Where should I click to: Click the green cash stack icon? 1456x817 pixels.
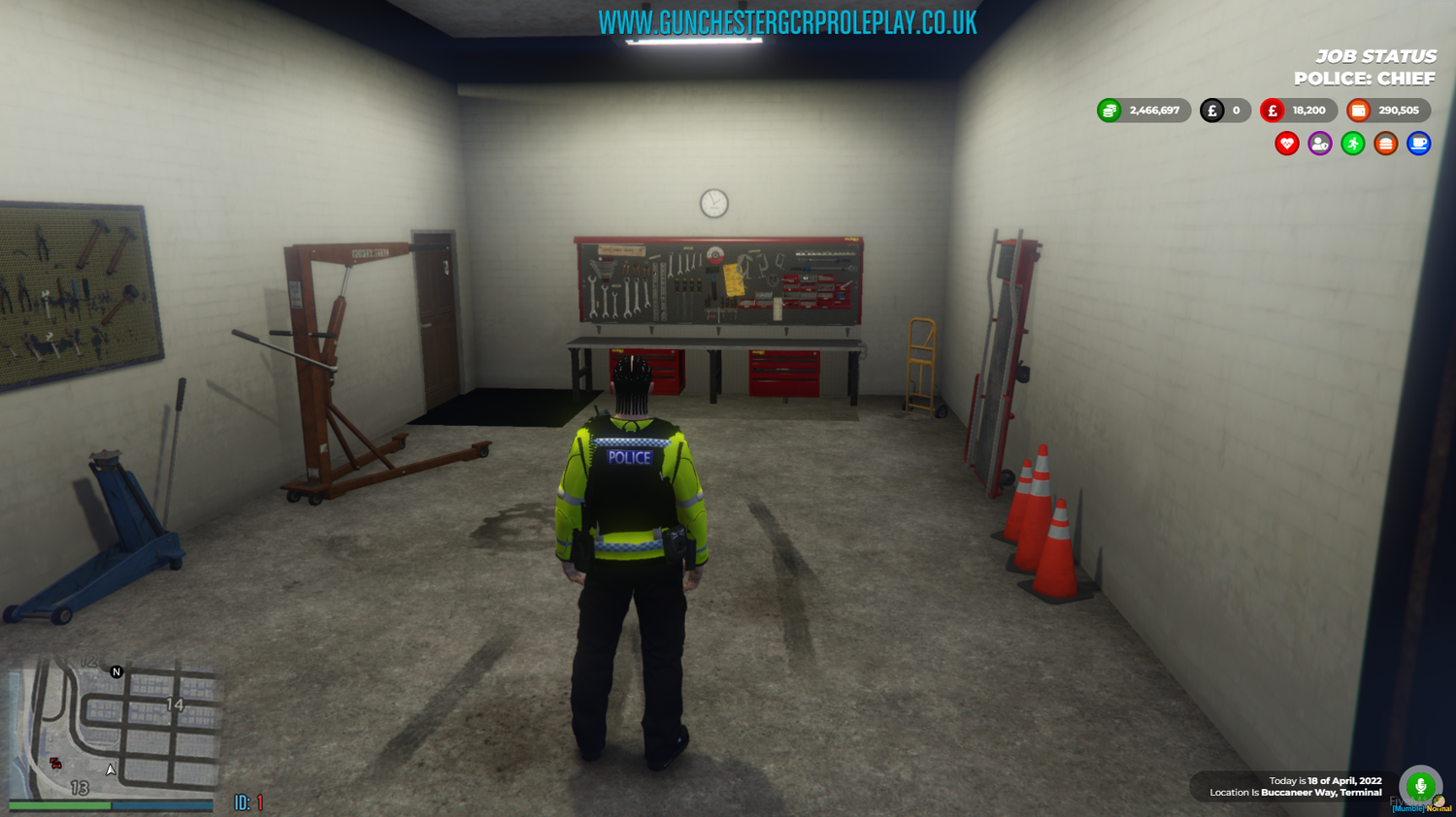point(1110,110)
